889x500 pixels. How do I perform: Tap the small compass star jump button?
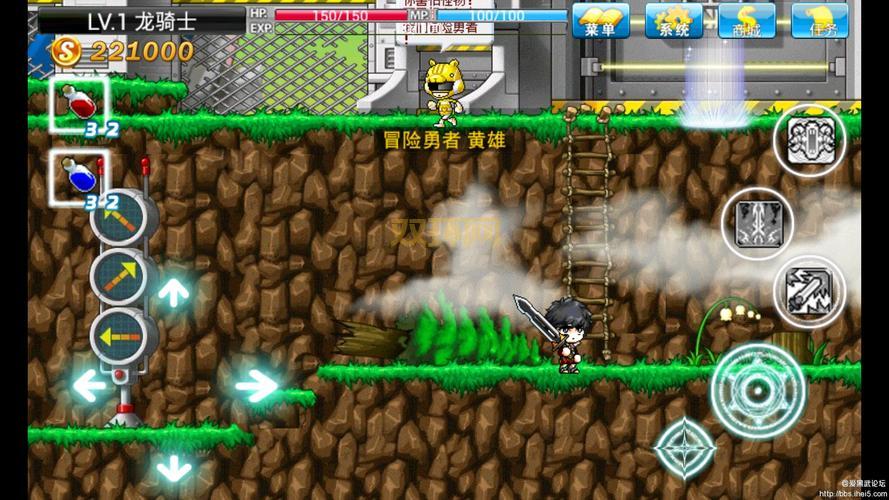(684, 448)
